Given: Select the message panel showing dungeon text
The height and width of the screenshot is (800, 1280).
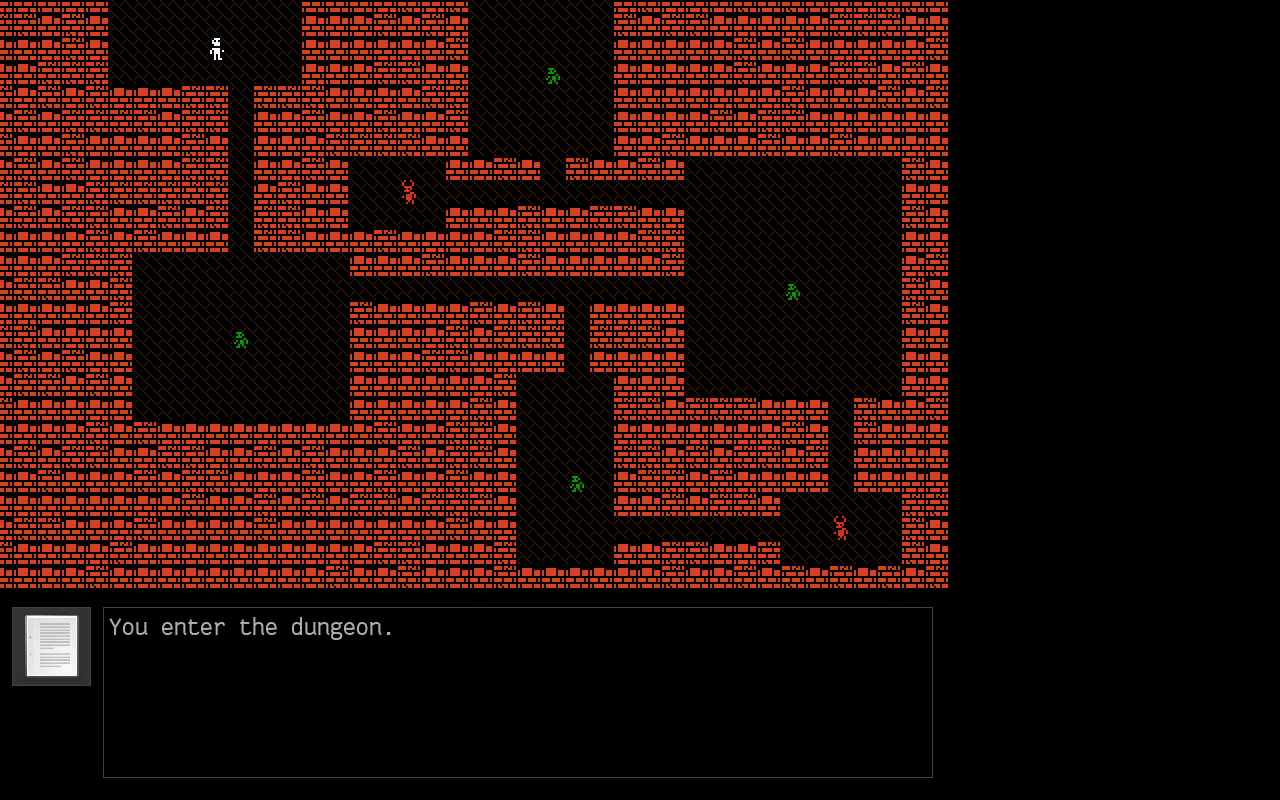Looking at the screenshot, I should coord(517,690).
